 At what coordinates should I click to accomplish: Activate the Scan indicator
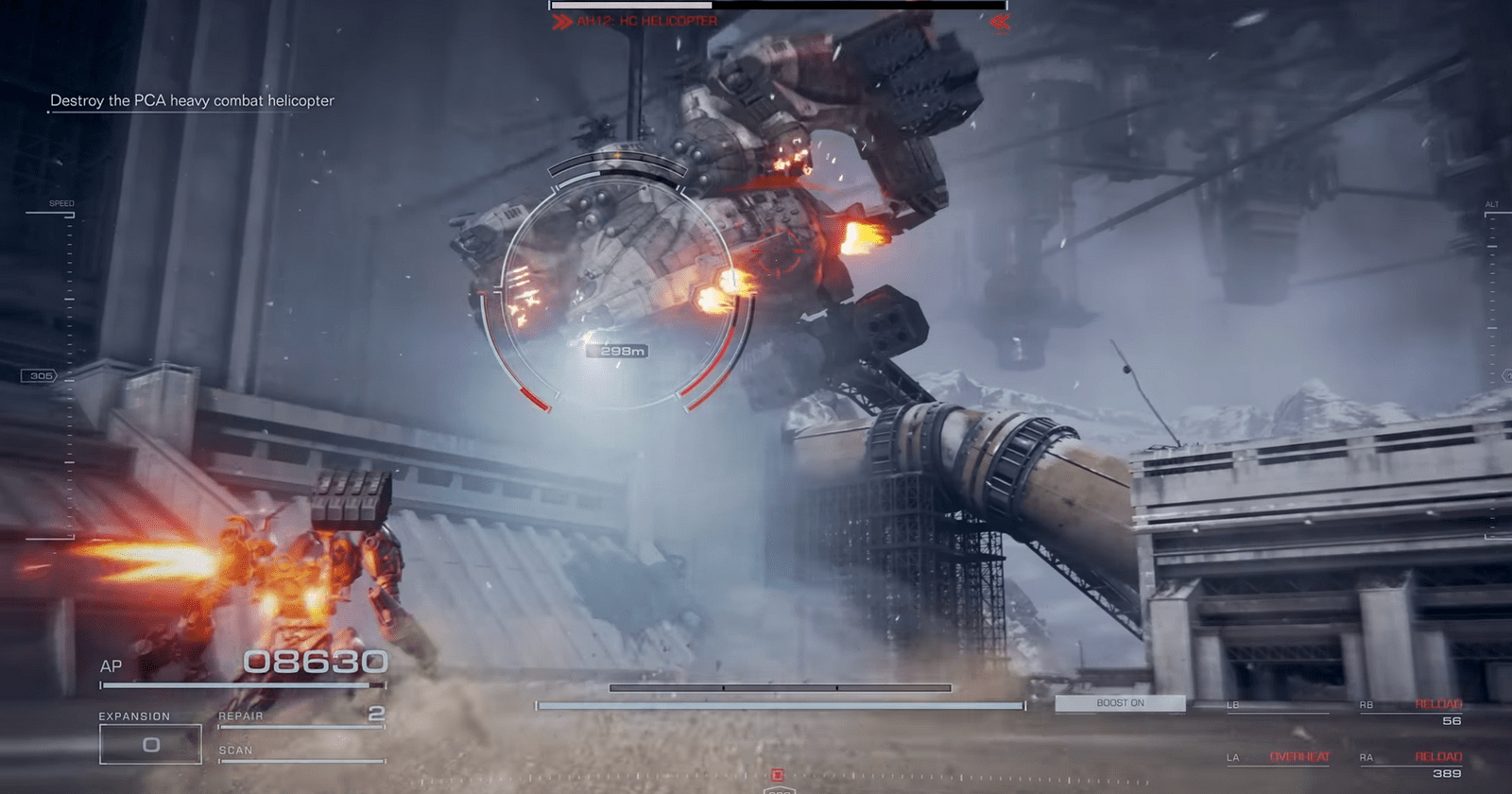[x=301, y=751]
